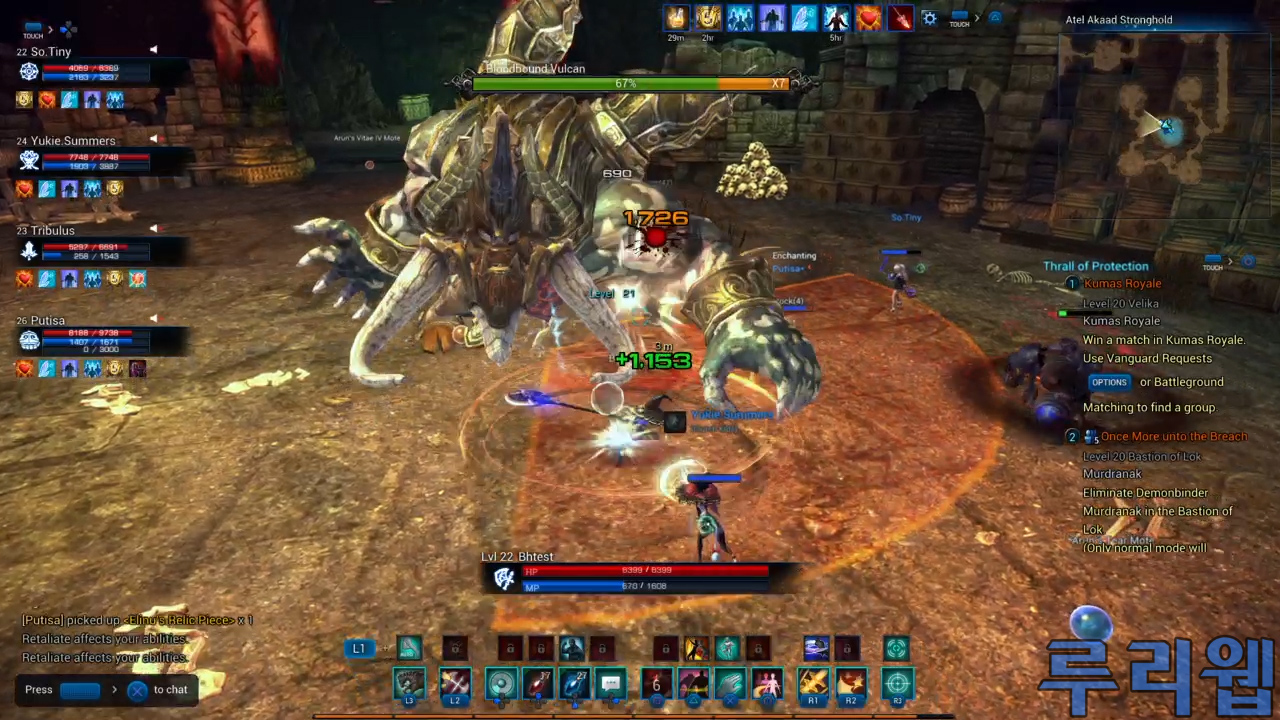Activate the skill showing number 6
The width and height of the screenshot is (1280, 720).
657,684
